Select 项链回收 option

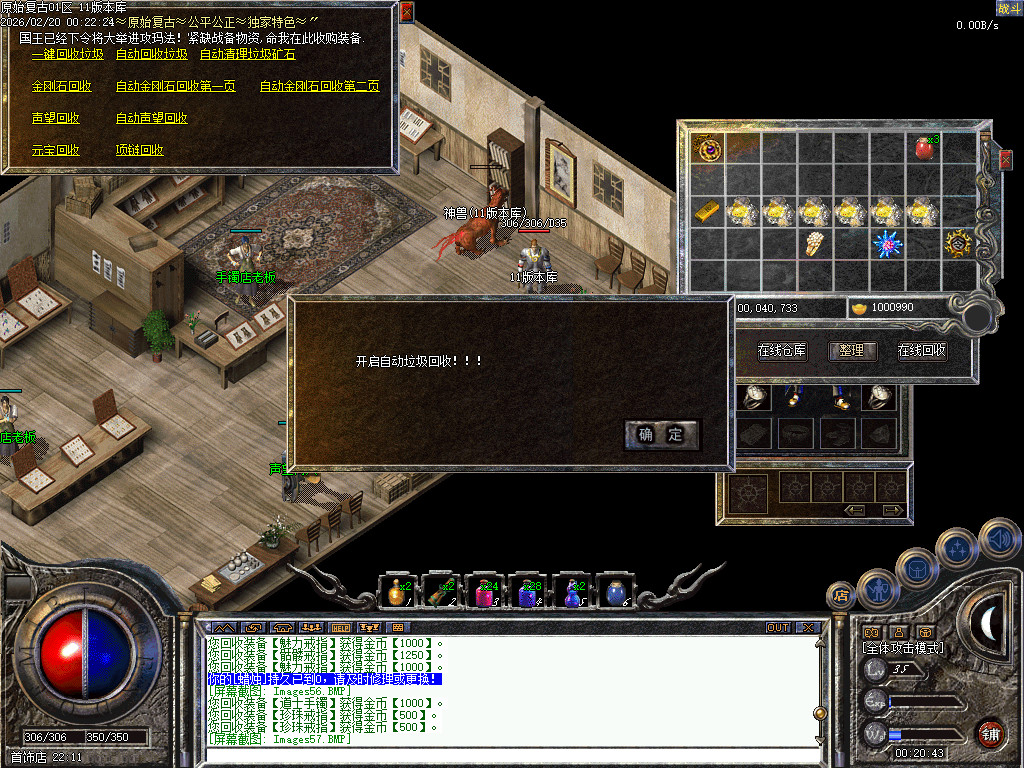[x=139, y=151]
